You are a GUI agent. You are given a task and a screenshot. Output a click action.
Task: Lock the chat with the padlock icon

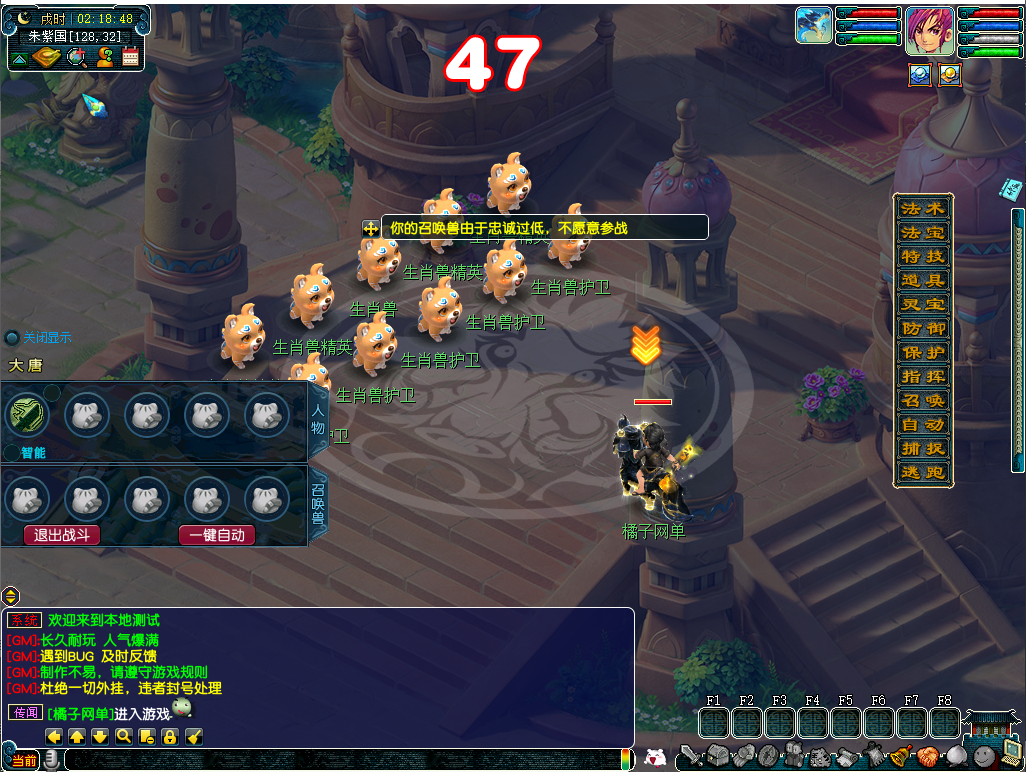(x=170, y=737)
